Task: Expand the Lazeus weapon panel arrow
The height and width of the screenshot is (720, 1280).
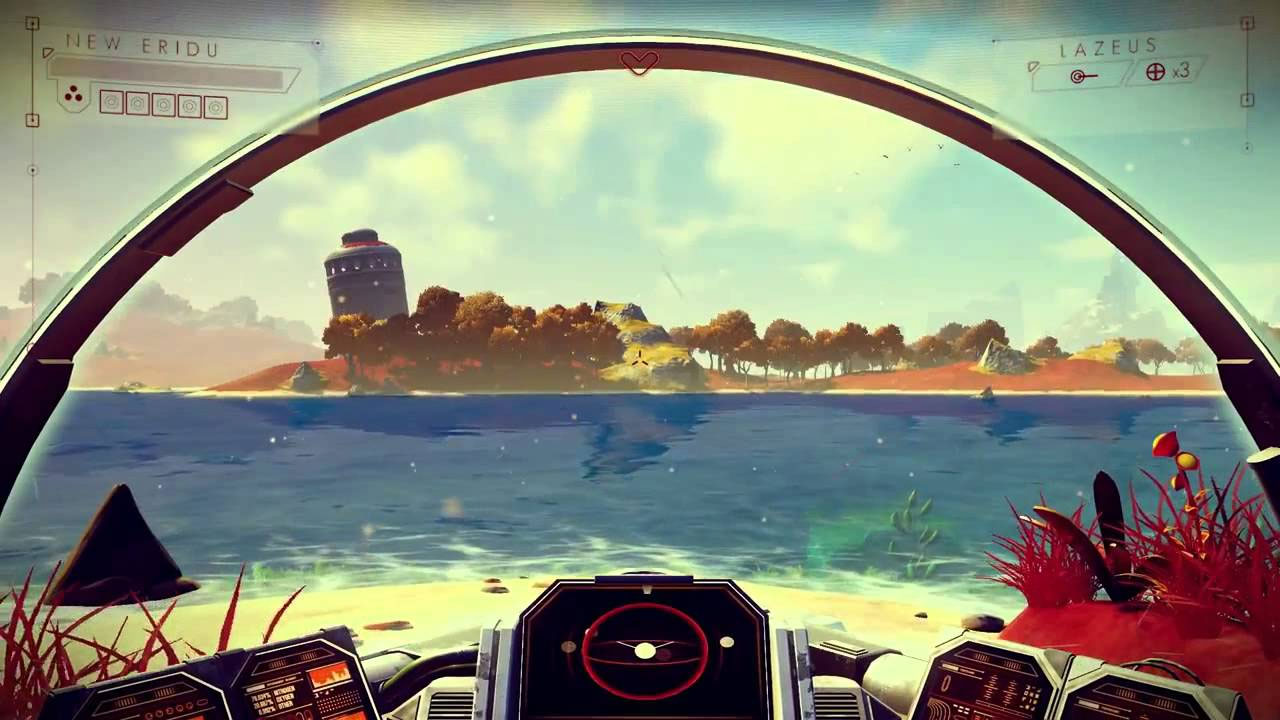Action: click(x=1034, y=67)
